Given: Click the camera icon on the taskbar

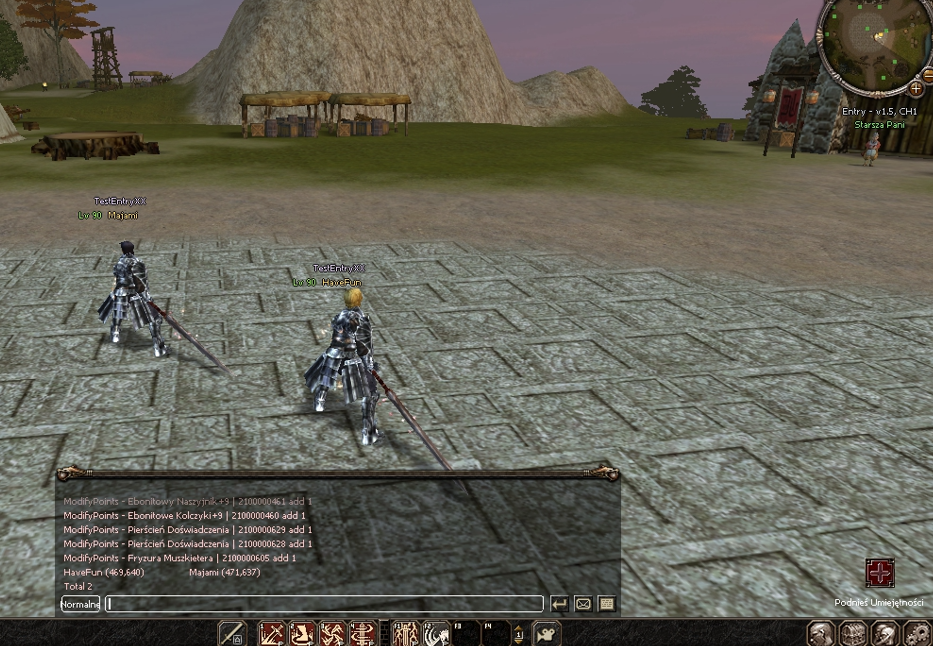Looking at the screenshot, I should click(546, 633).
